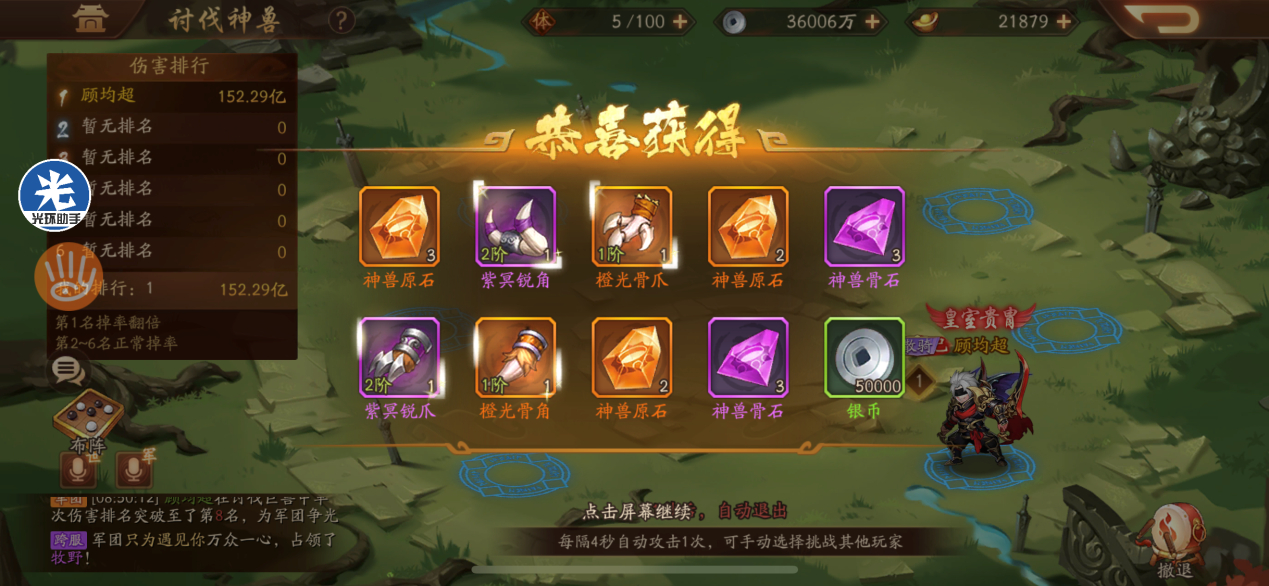The image size is (1269, 586).
Task: Click the palace home icon
Action: (x=91, y=18)
